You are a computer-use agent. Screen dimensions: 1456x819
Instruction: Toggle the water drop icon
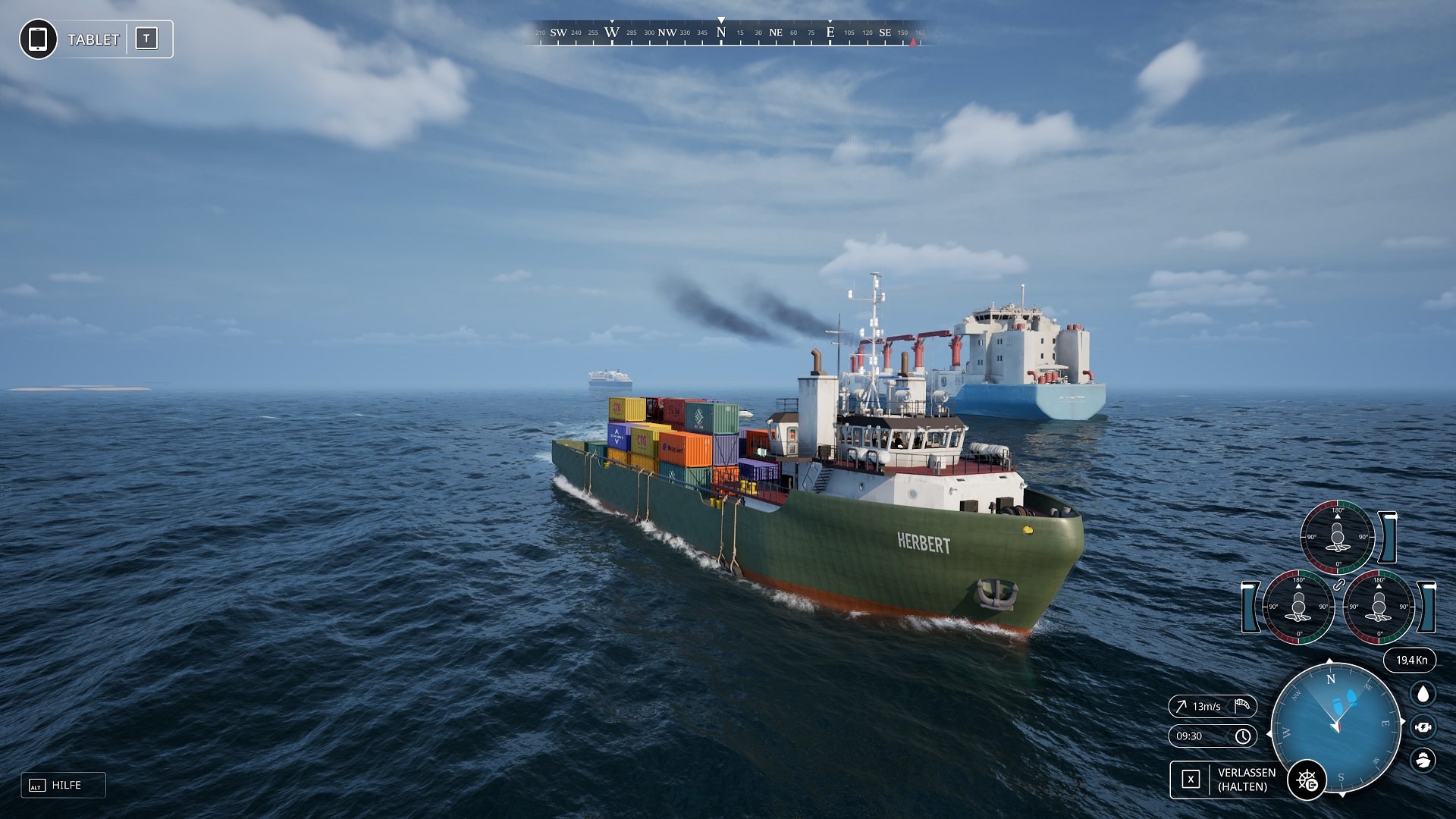coord(1423,694)
